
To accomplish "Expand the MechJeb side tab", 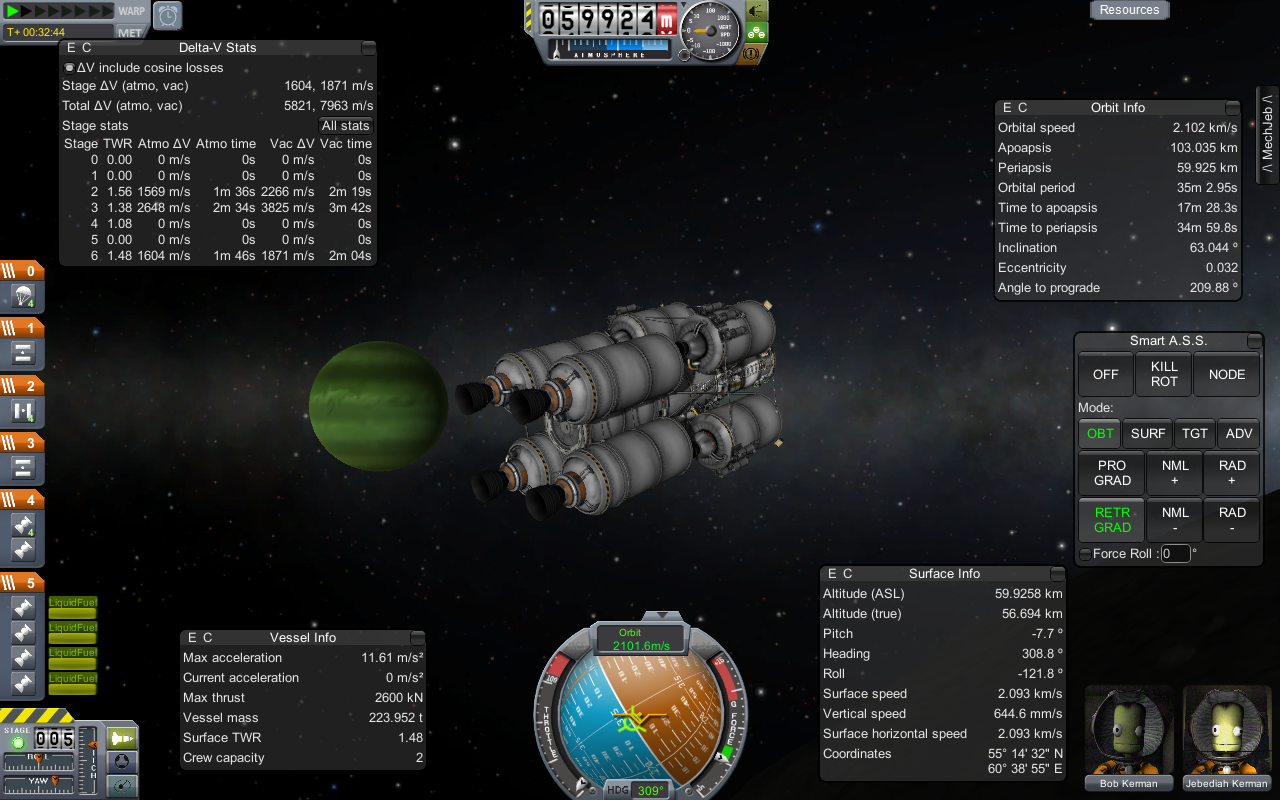I will click(x=1267, y=136).
